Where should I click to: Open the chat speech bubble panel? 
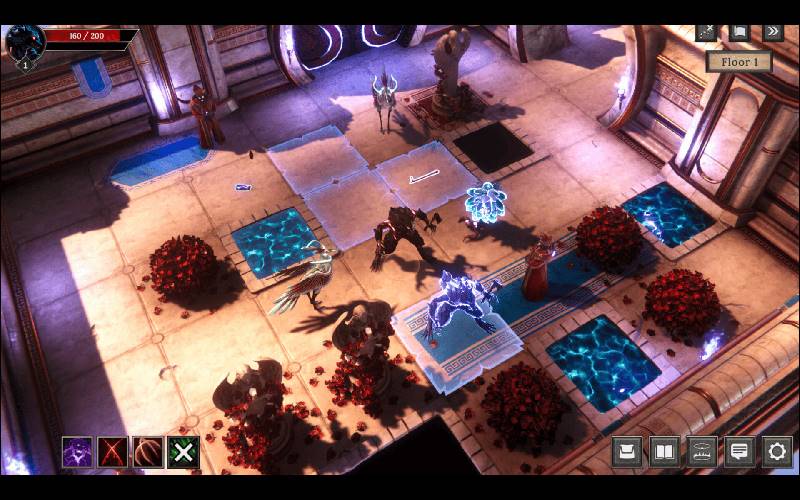[740, 452]
